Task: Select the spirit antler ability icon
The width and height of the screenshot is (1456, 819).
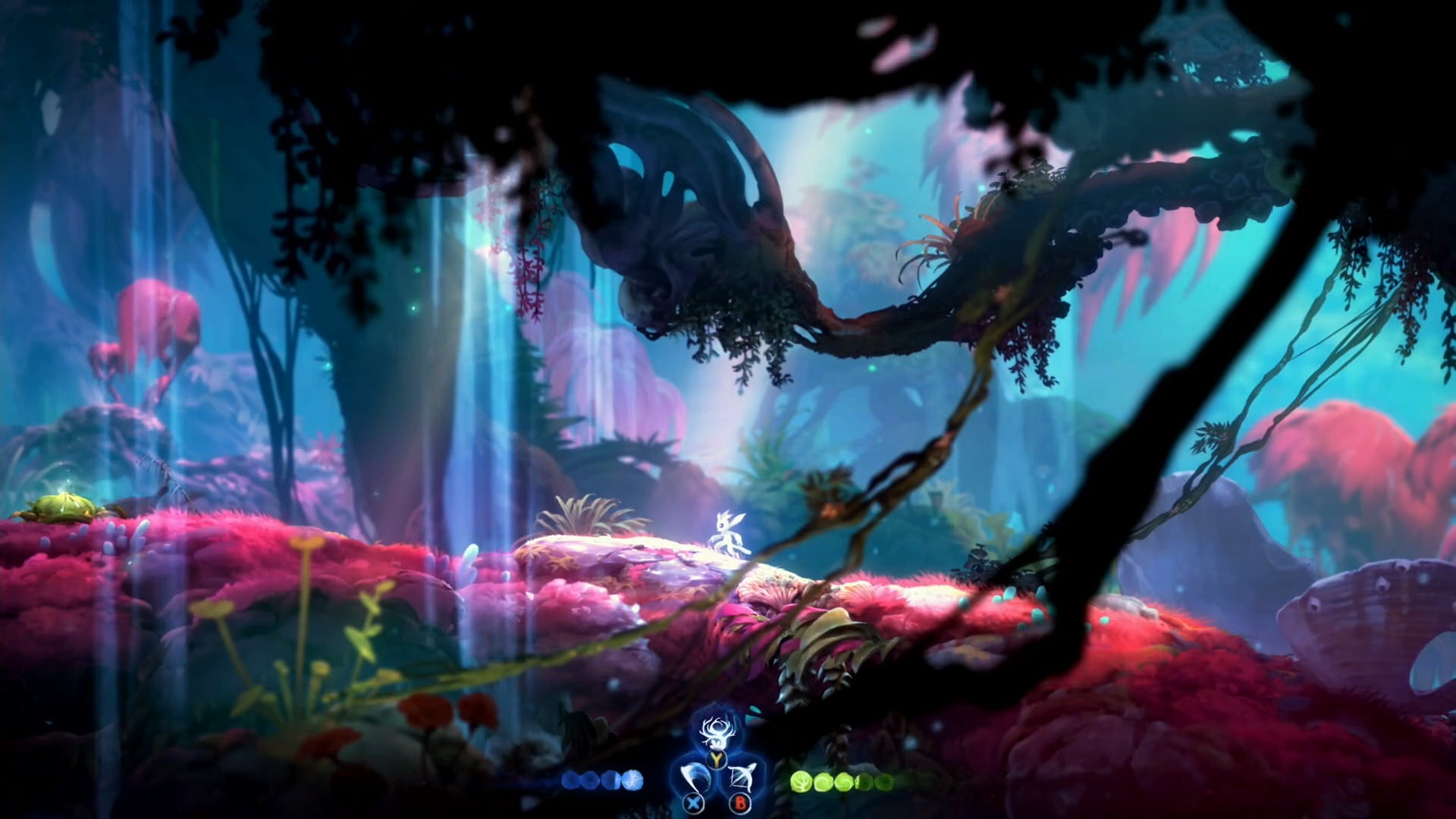Action: [717, 733]
